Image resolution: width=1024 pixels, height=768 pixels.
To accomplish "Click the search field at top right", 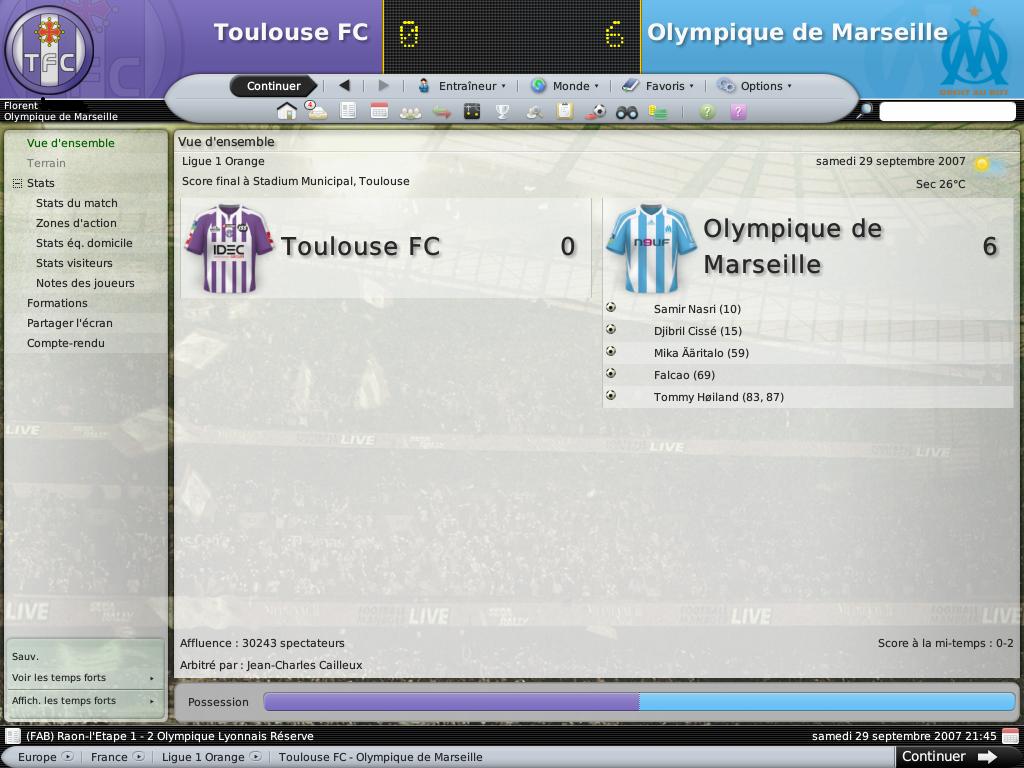I will tap(946, 112).
